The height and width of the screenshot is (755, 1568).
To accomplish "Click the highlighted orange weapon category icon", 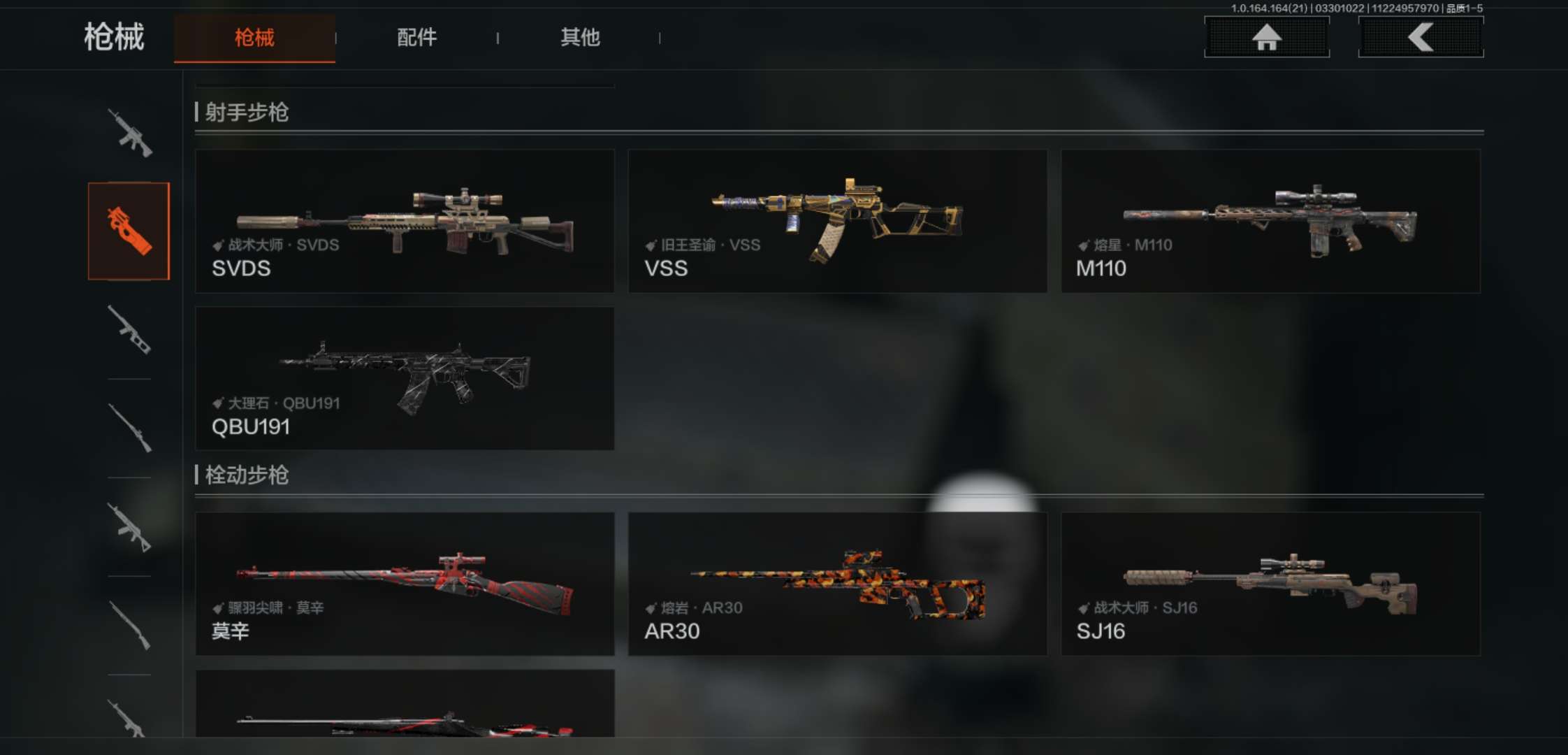I will click(129, 231).
